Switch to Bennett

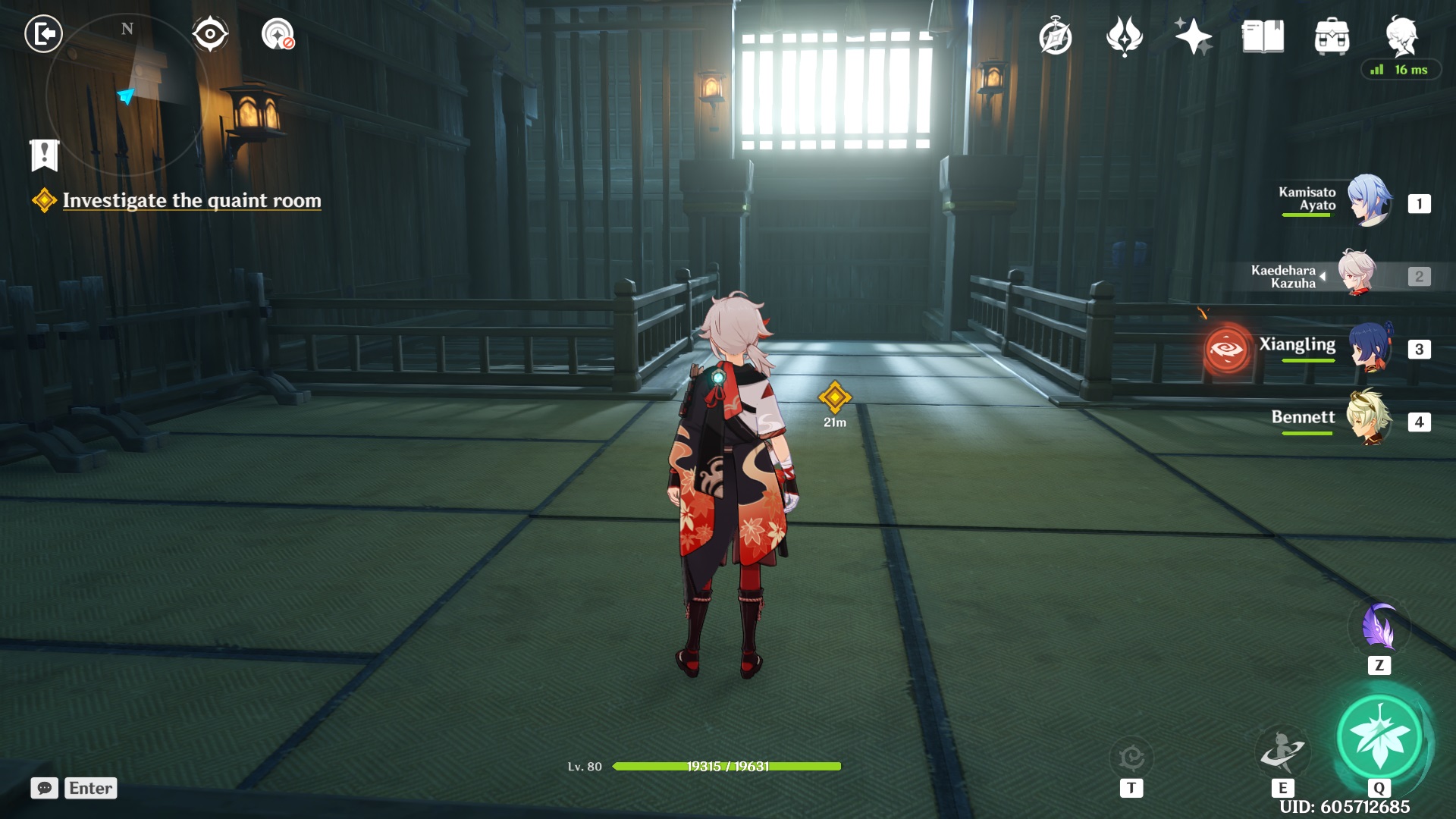[x=1369, y=419]
